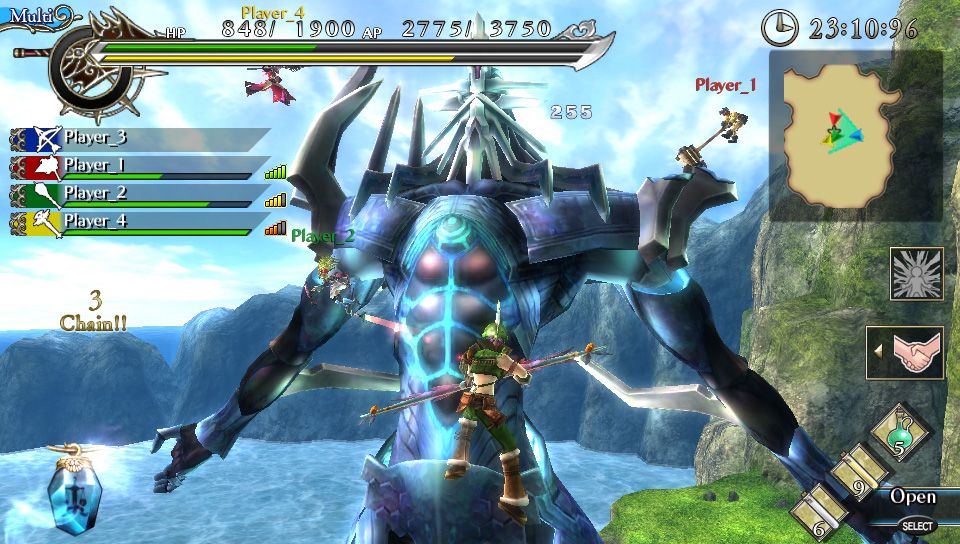Activate the burst silhouette icon
This screenshot has height=544, width=960.
coord(916,274)
